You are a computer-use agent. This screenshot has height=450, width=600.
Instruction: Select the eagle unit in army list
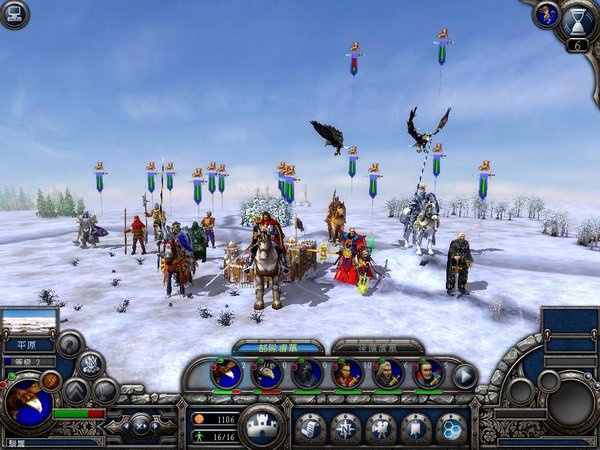tap(227, 375)
